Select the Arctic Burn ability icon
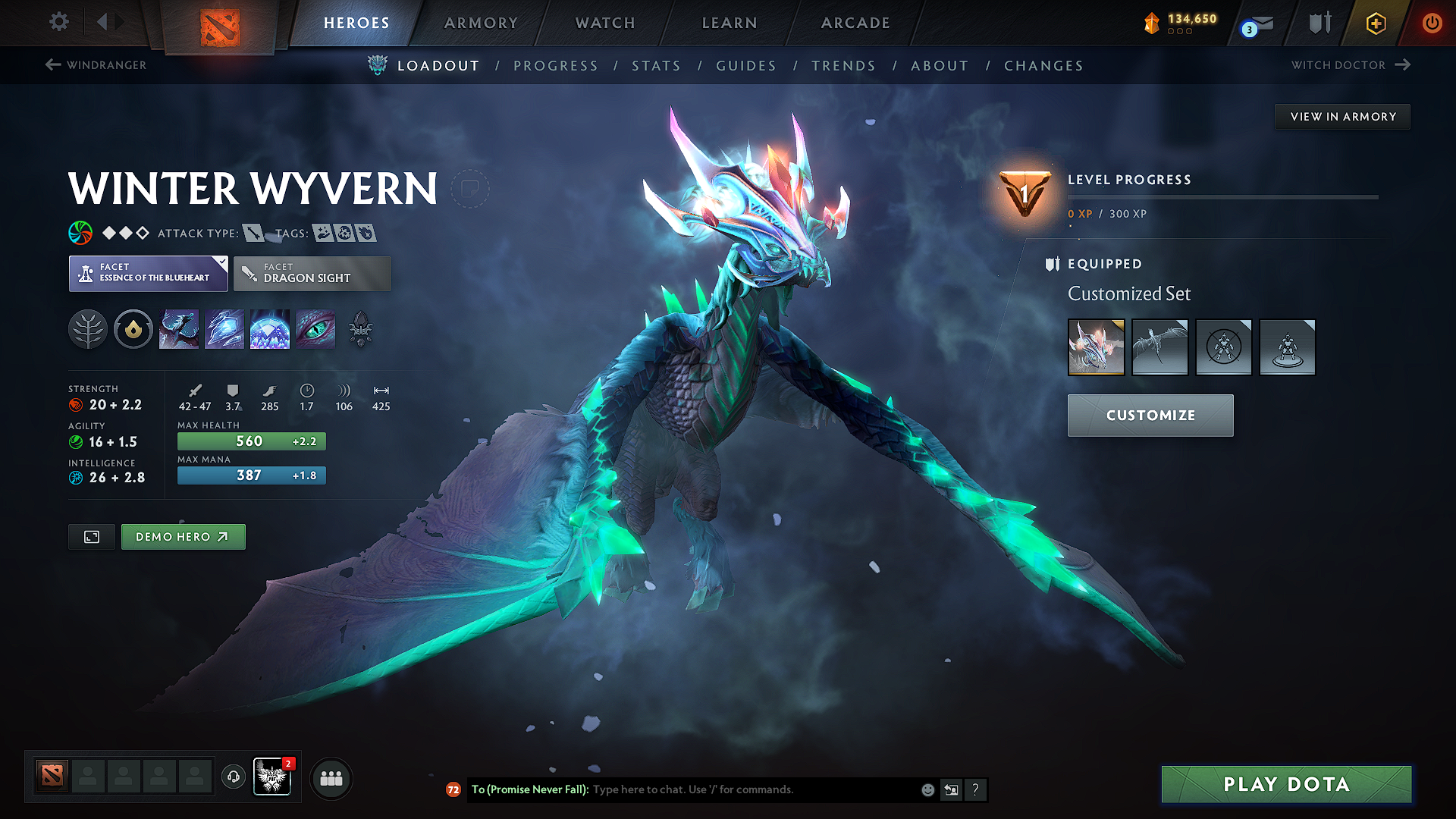1456x819 pixels. [179, 329]
